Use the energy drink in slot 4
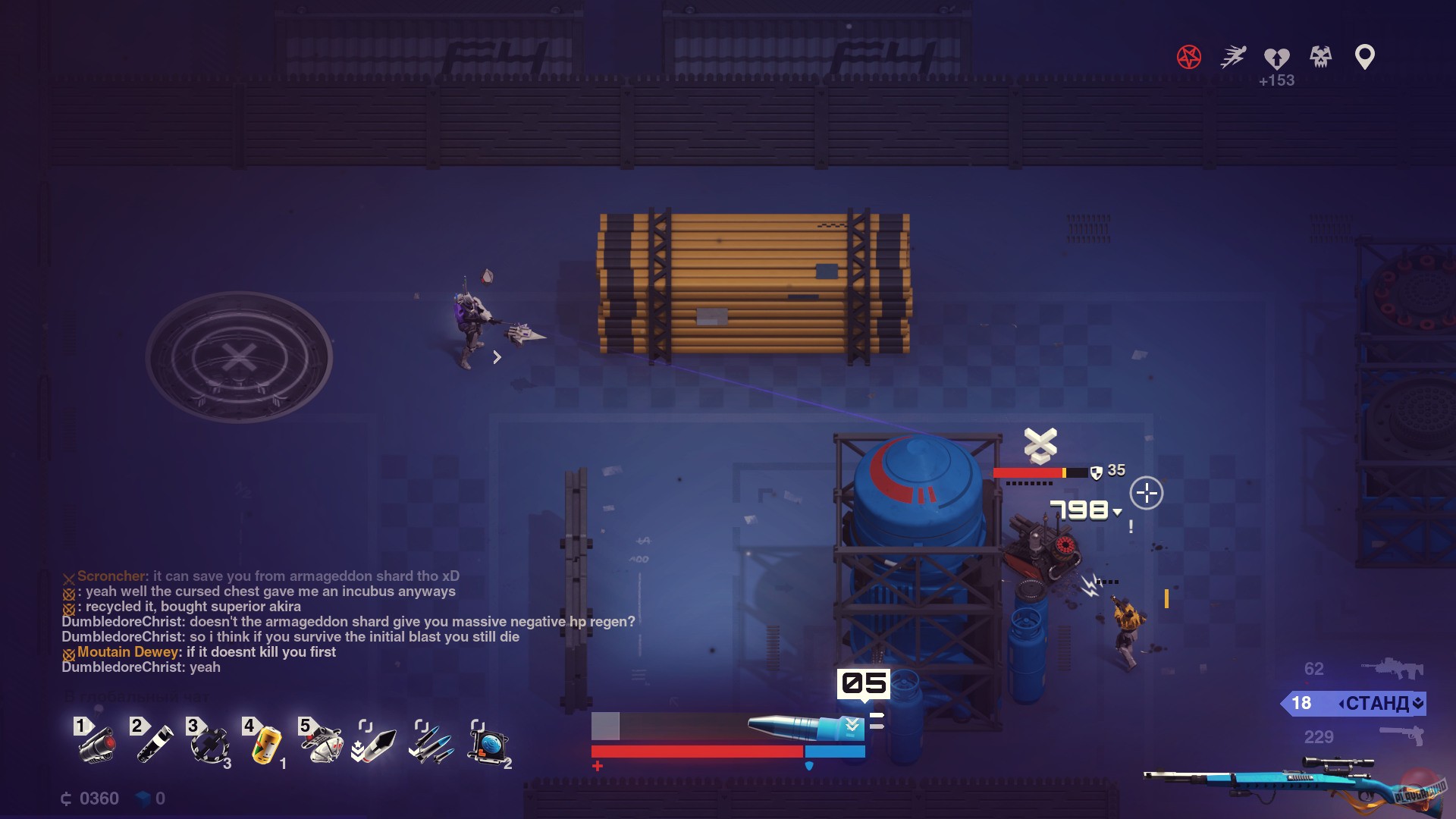The height and width of the screenshot is (819, 1456). coord(266,744)
